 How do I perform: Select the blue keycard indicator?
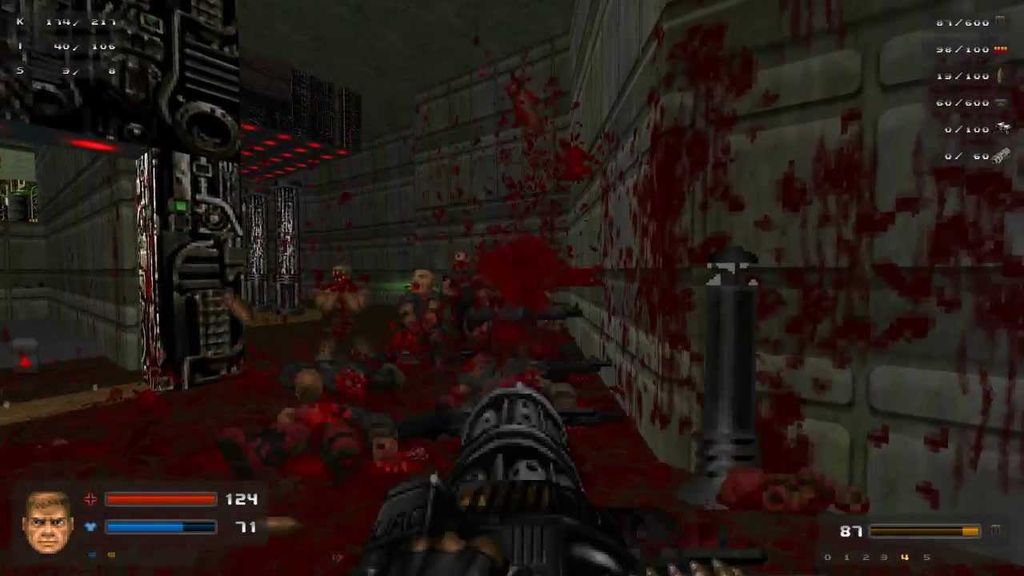pyautogui.click(x=91, y=553)
